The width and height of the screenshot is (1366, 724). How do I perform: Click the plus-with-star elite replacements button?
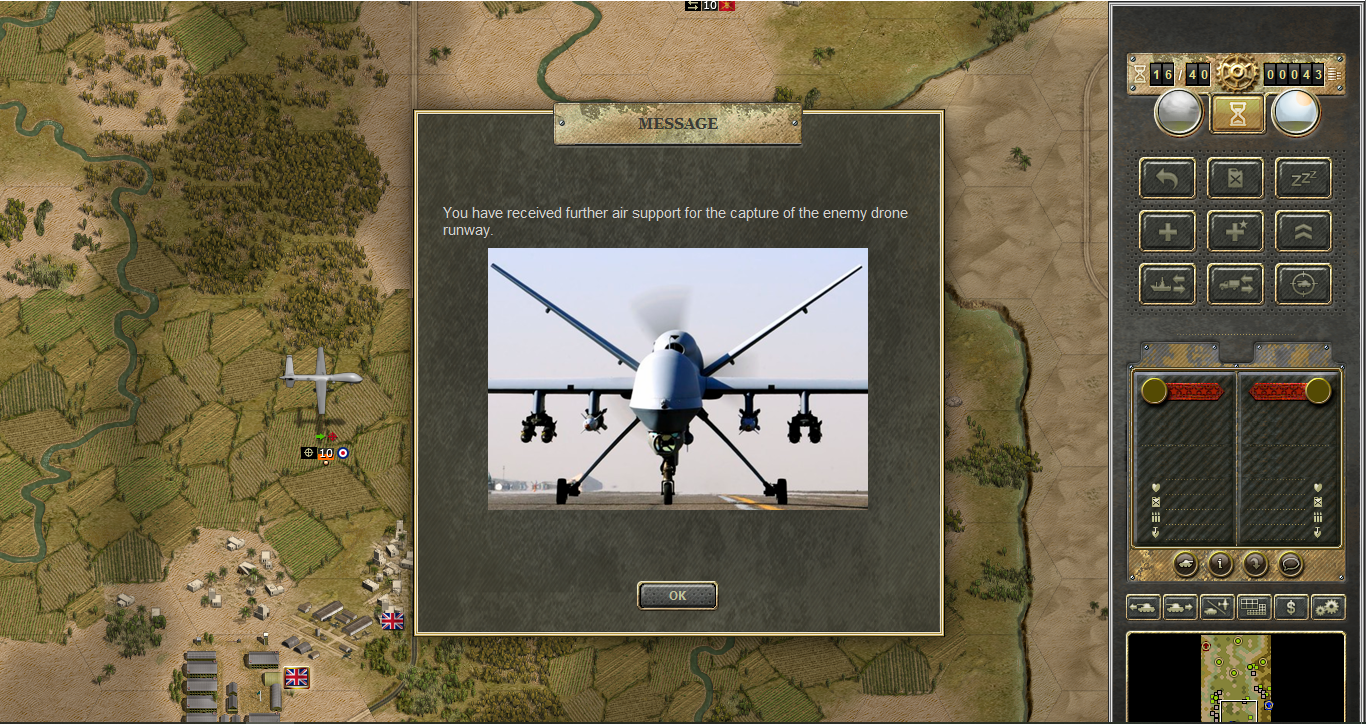(1235, 231)
